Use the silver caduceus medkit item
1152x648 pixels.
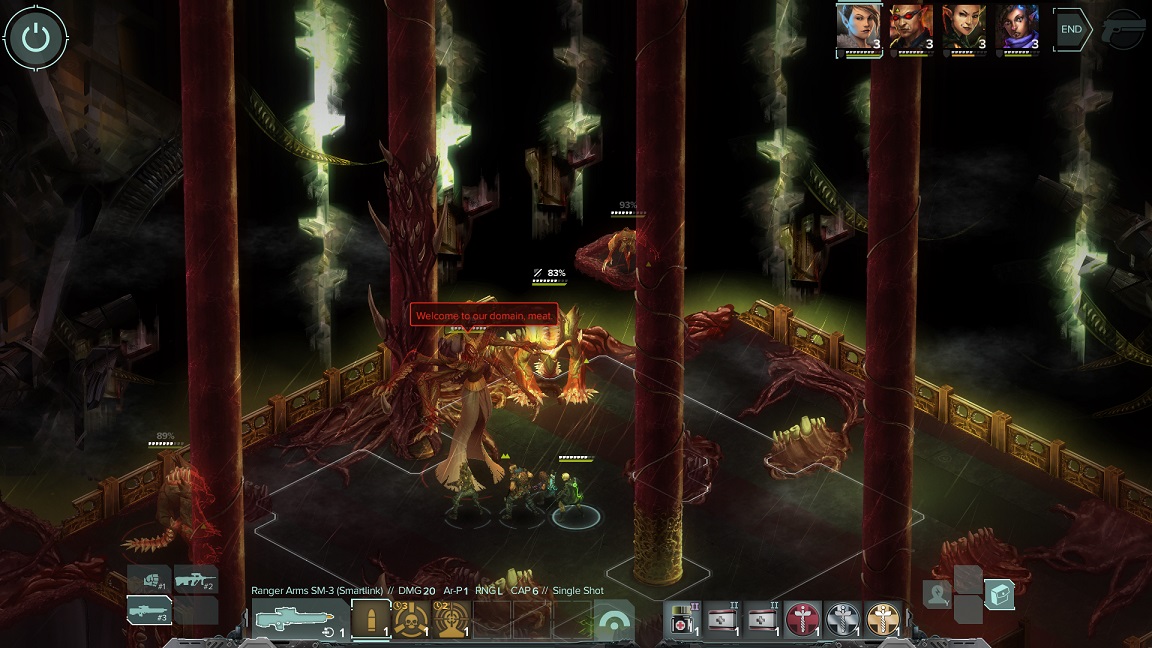[x=842, y=621]
